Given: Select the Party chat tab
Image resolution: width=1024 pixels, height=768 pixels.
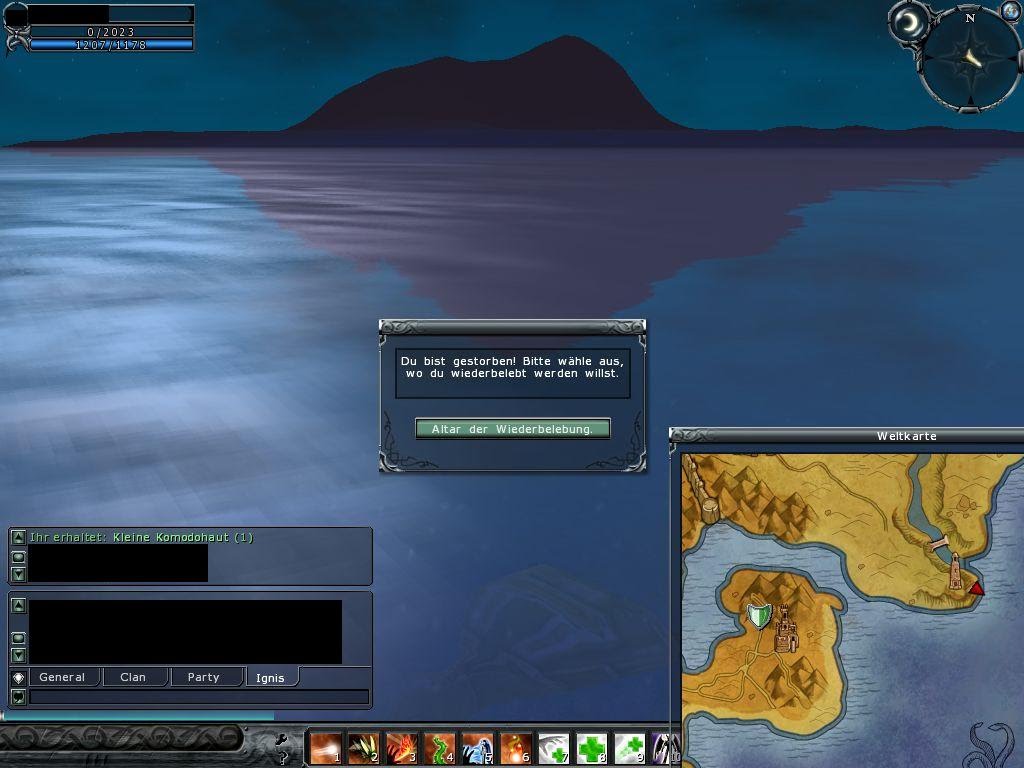Looking at the screenshot, I should [x=203, y=677].
